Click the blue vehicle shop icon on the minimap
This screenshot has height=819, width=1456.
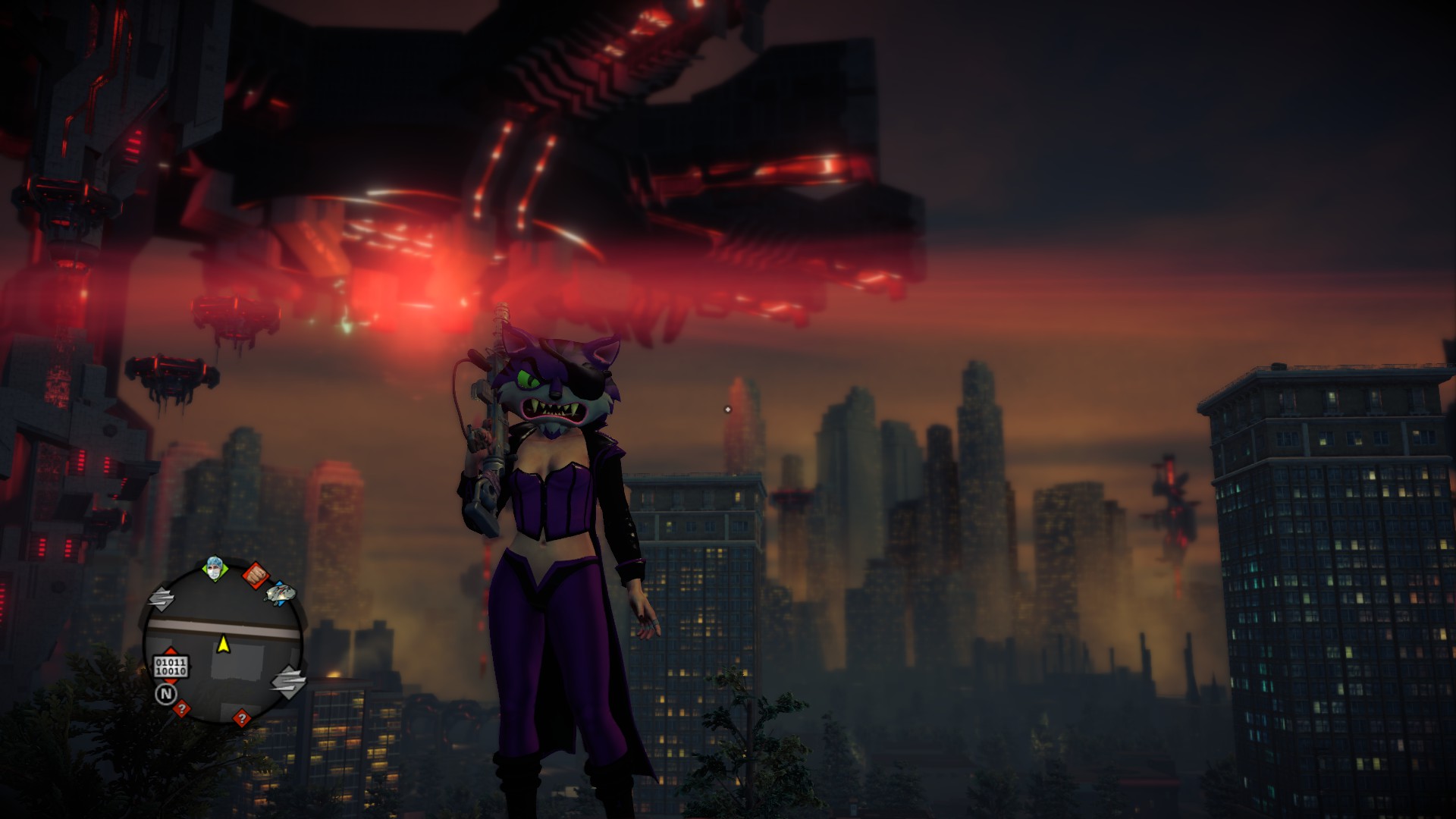coord(278,594)
